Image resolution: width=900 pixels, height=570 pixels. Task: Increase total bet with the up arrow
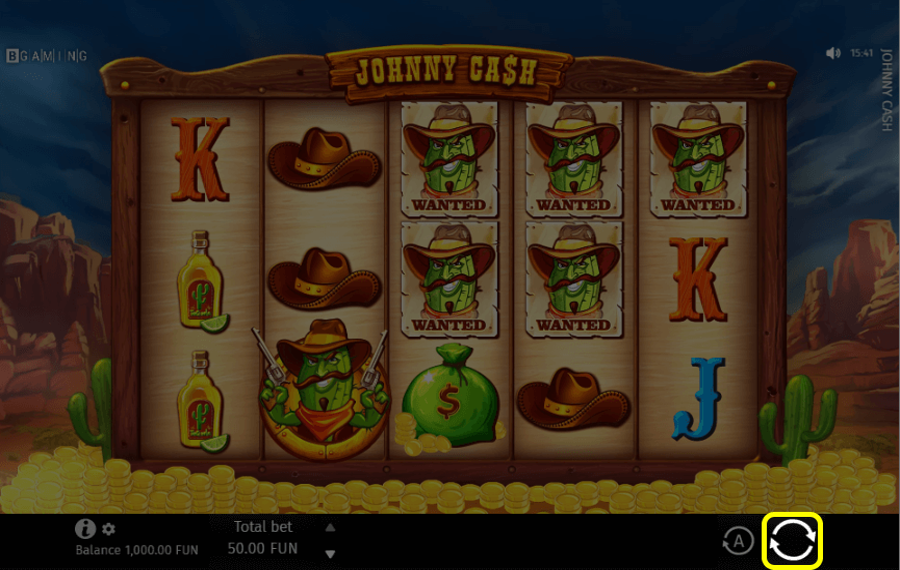point(330,528)
